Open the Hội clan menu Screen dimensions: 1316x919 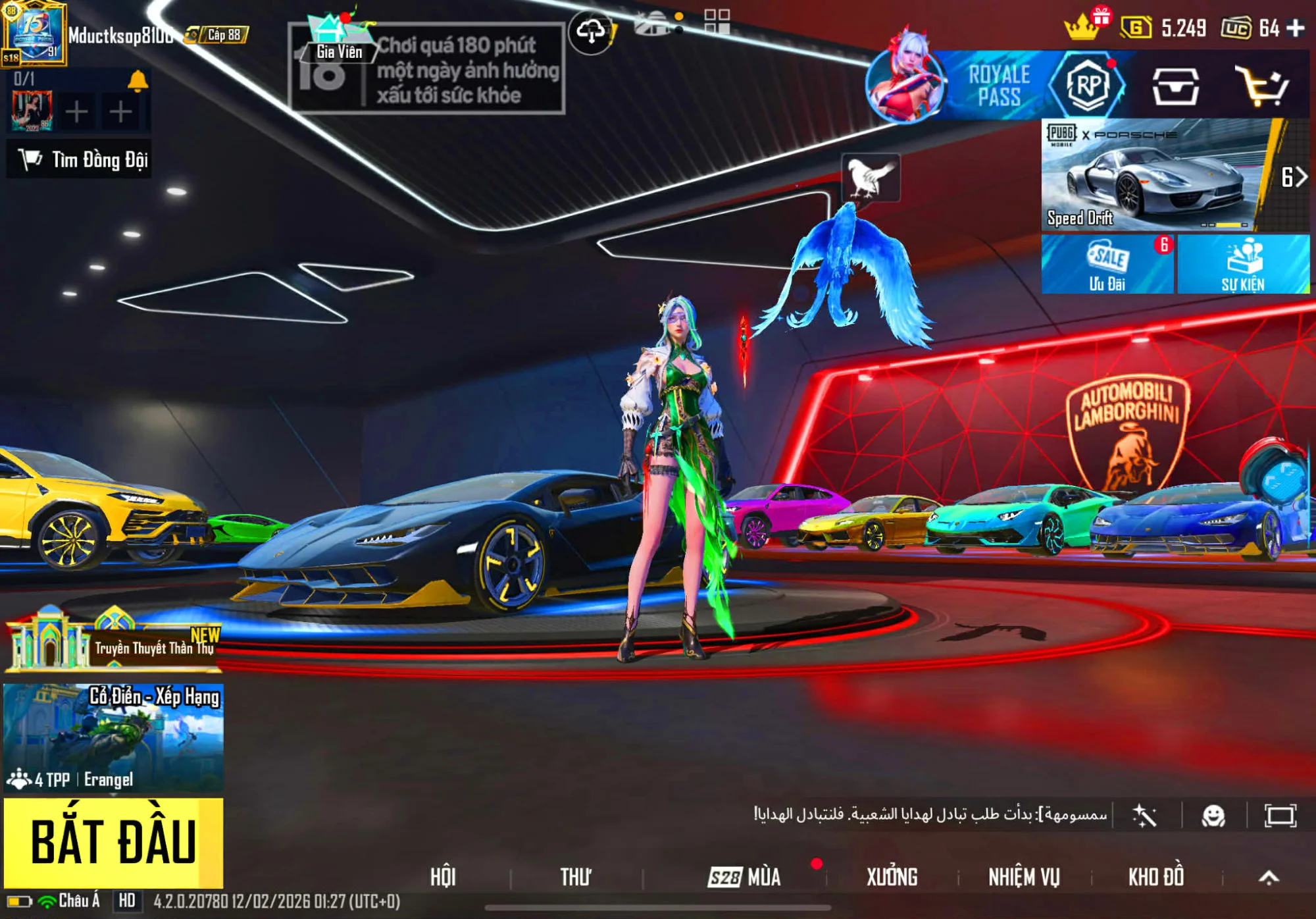click(x=443, y=877)
